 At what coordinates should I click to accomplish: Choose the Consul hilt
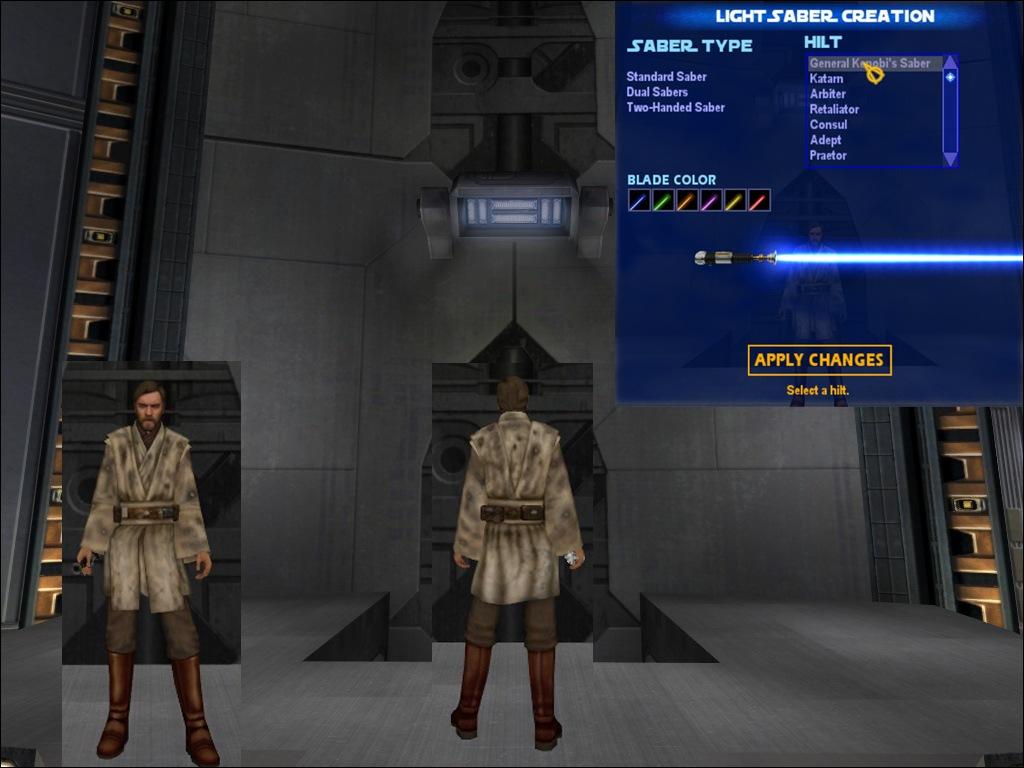pyautogui.click(x=828, y=125)
